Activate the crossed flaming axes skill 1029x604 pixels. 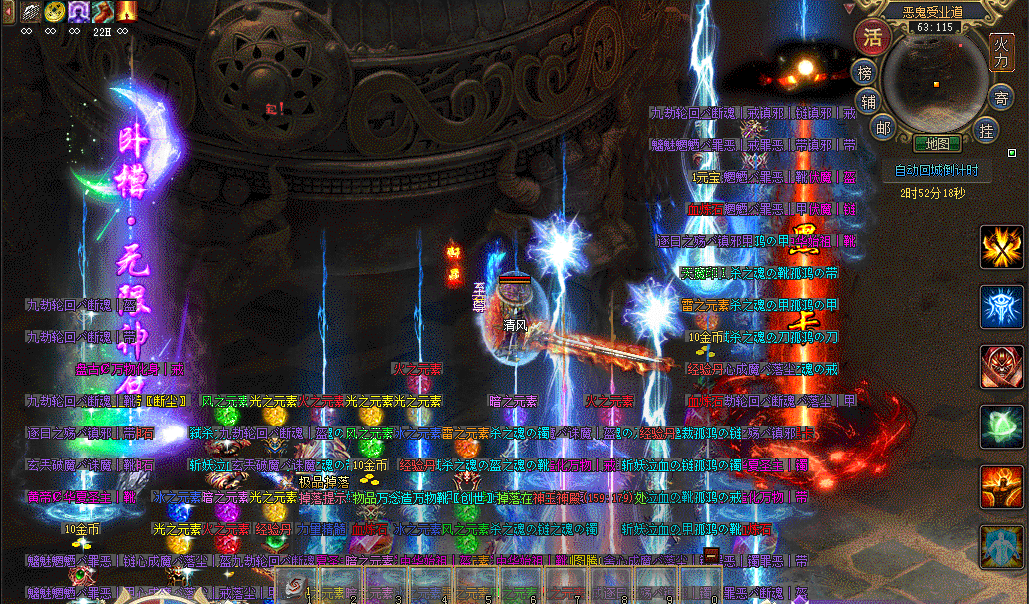coord(1001,248)
